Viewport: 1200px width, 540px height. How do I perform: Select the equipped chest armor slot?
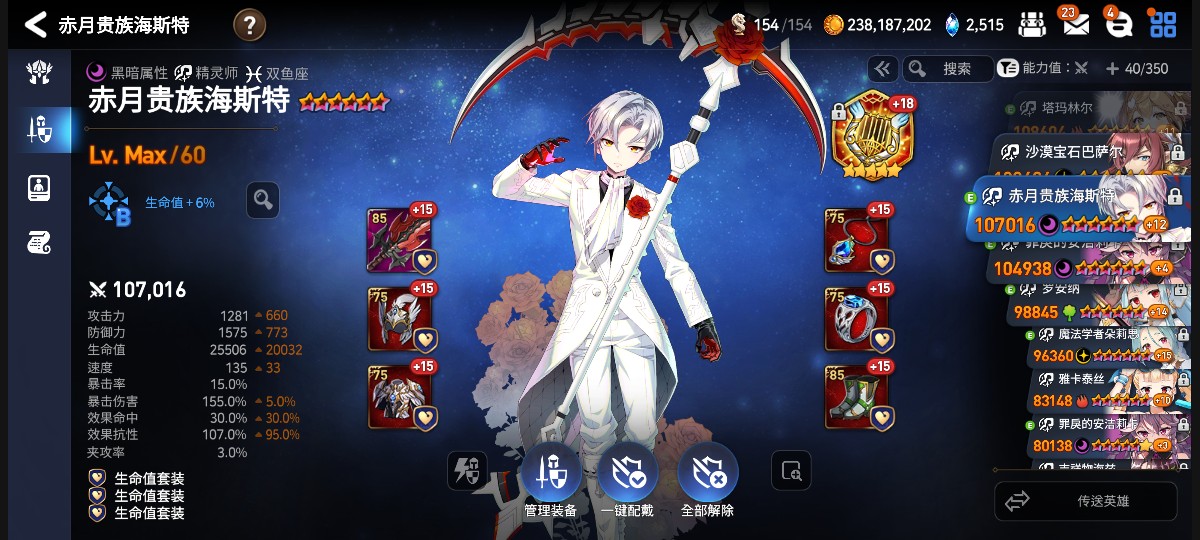pyautogui.click(x=401, y=396)
